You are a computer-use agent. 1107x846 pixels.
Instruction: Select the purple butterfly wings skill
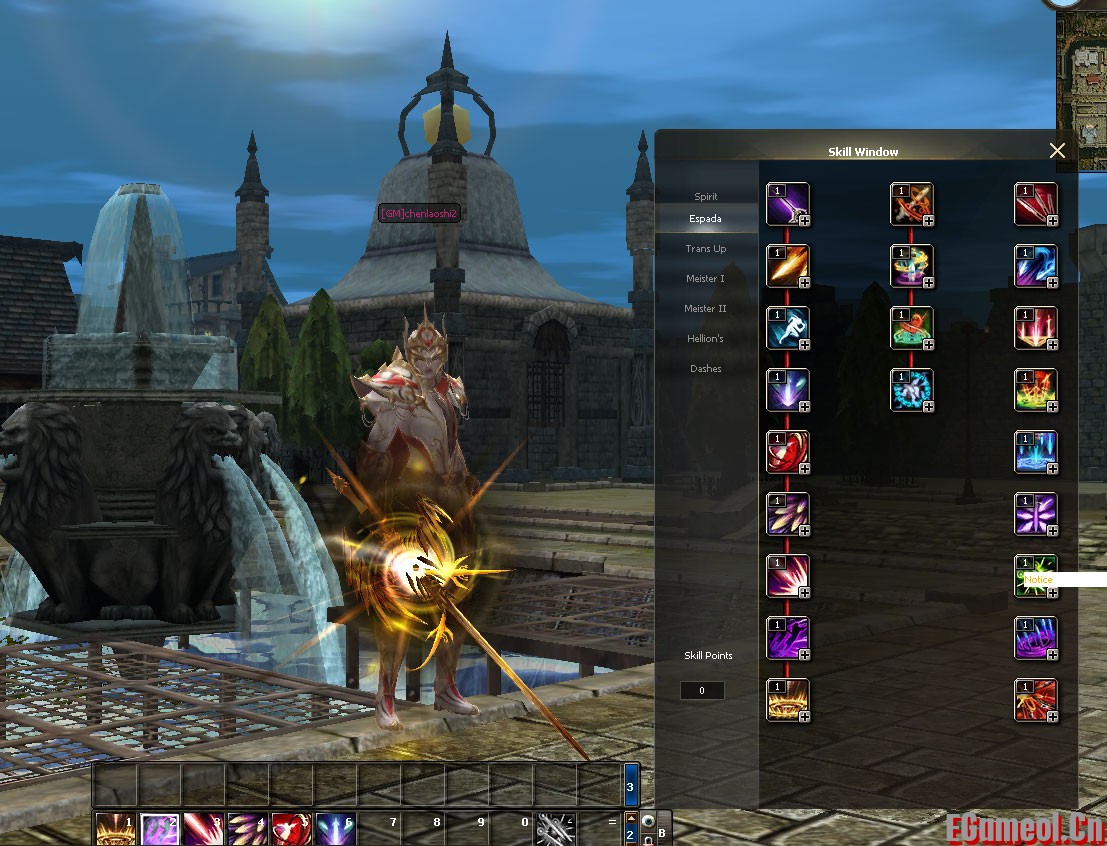pos(1035,514)
